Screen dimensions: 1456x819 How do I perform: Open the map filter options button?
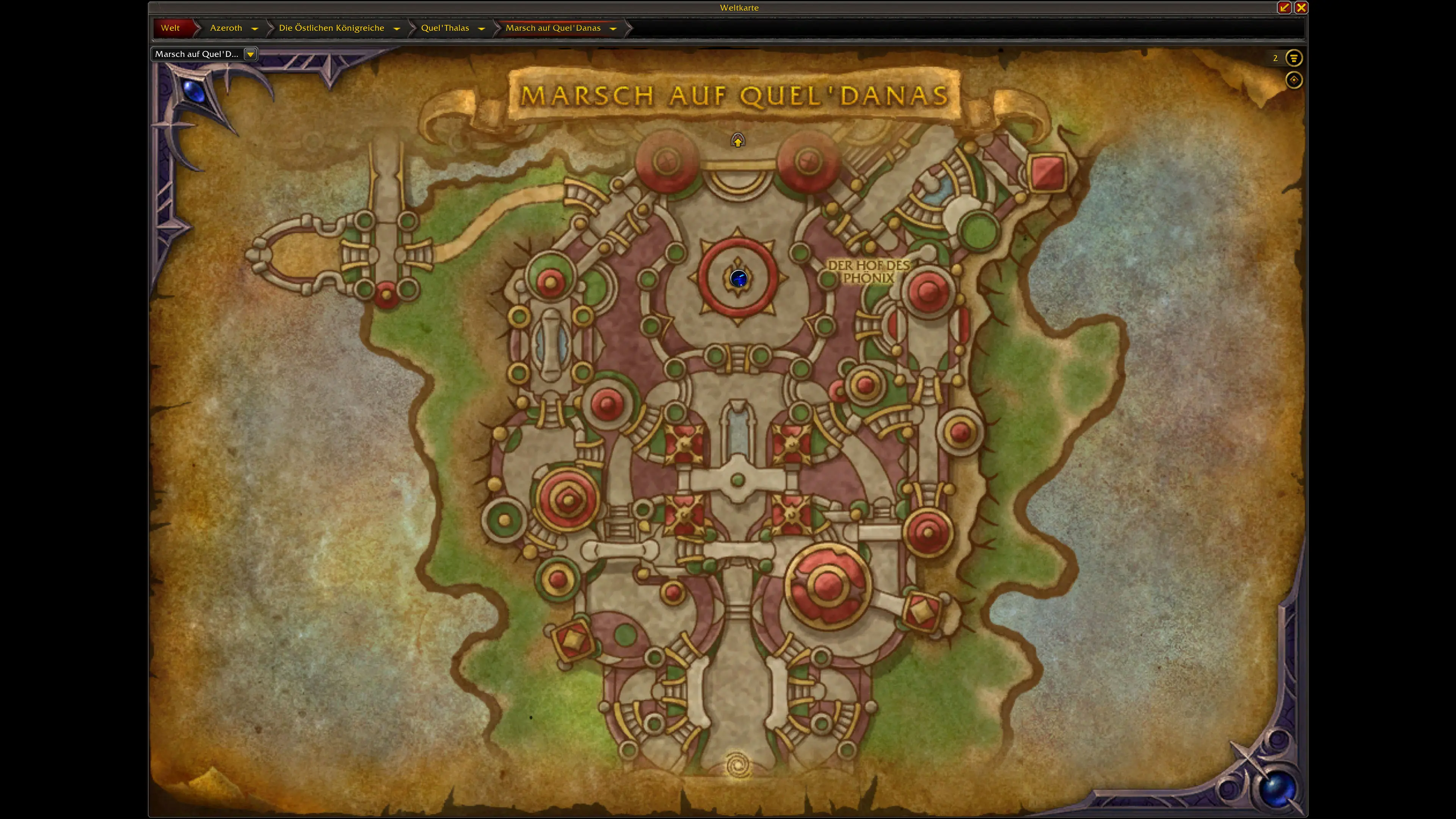pyautogui.click(x=1293, y=58)
